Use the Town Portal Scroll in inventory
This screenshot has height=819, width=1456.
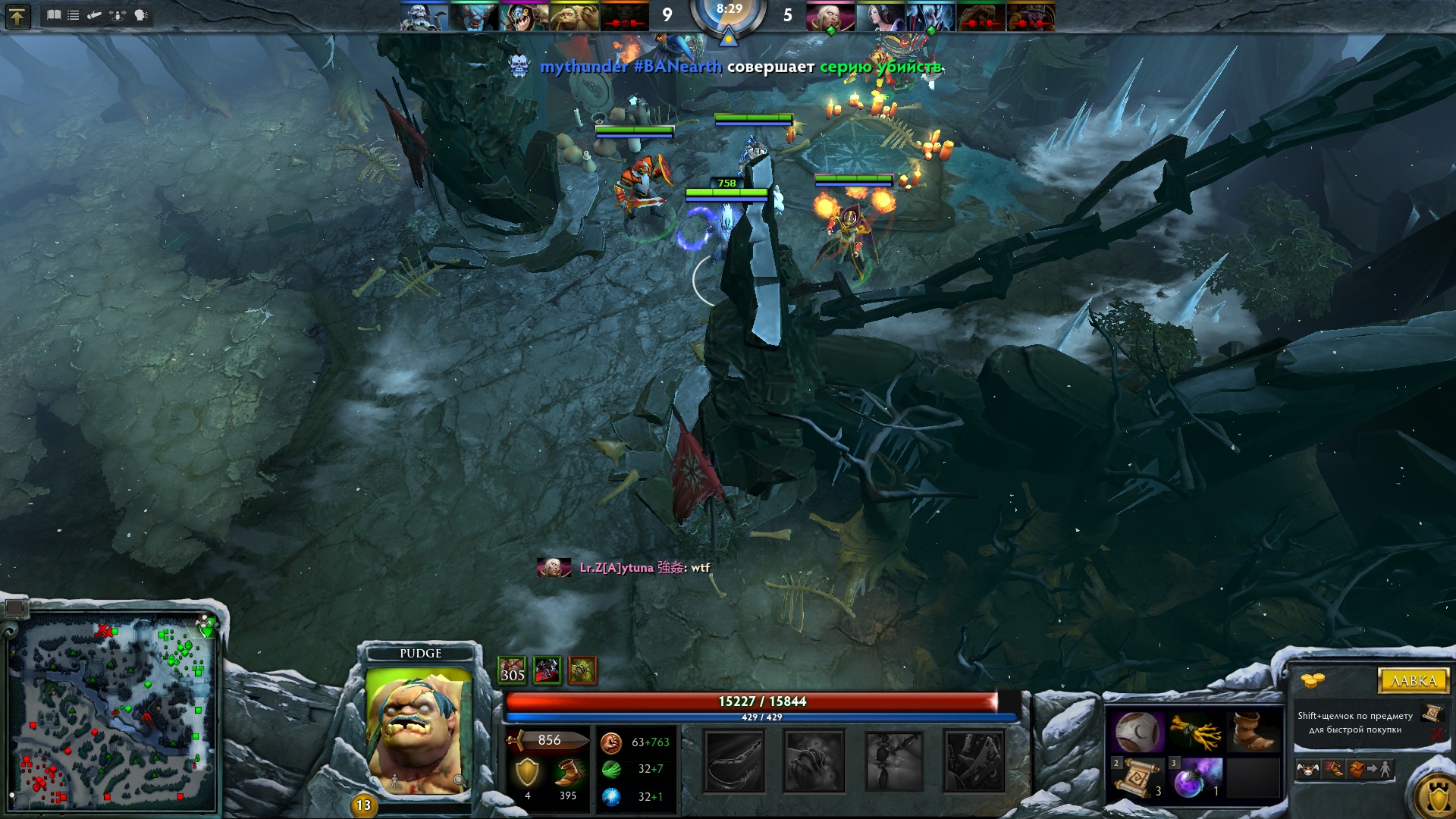[x=1137, y=778]
